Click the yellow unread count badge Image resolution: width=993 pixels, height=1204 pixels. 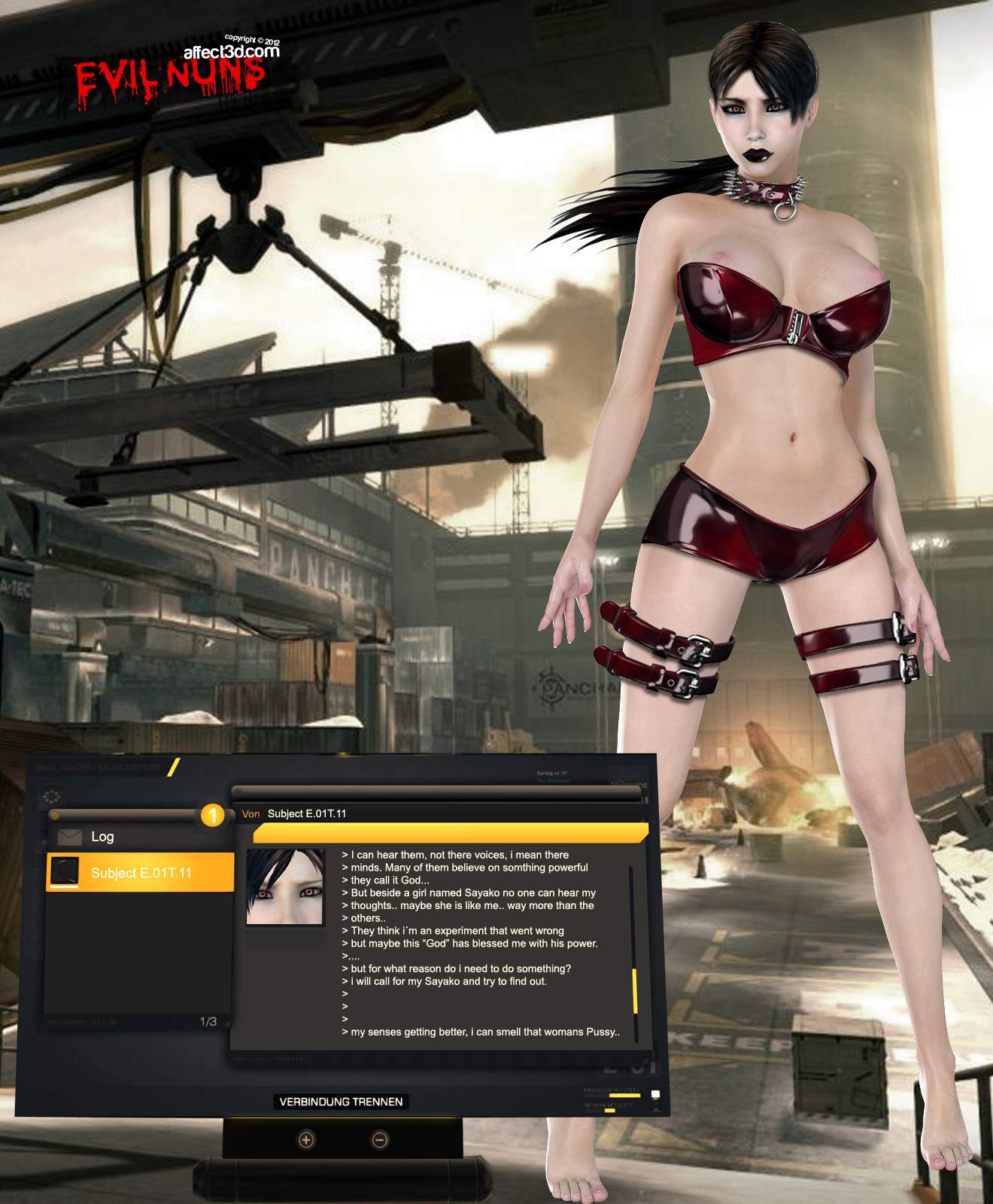213,815
